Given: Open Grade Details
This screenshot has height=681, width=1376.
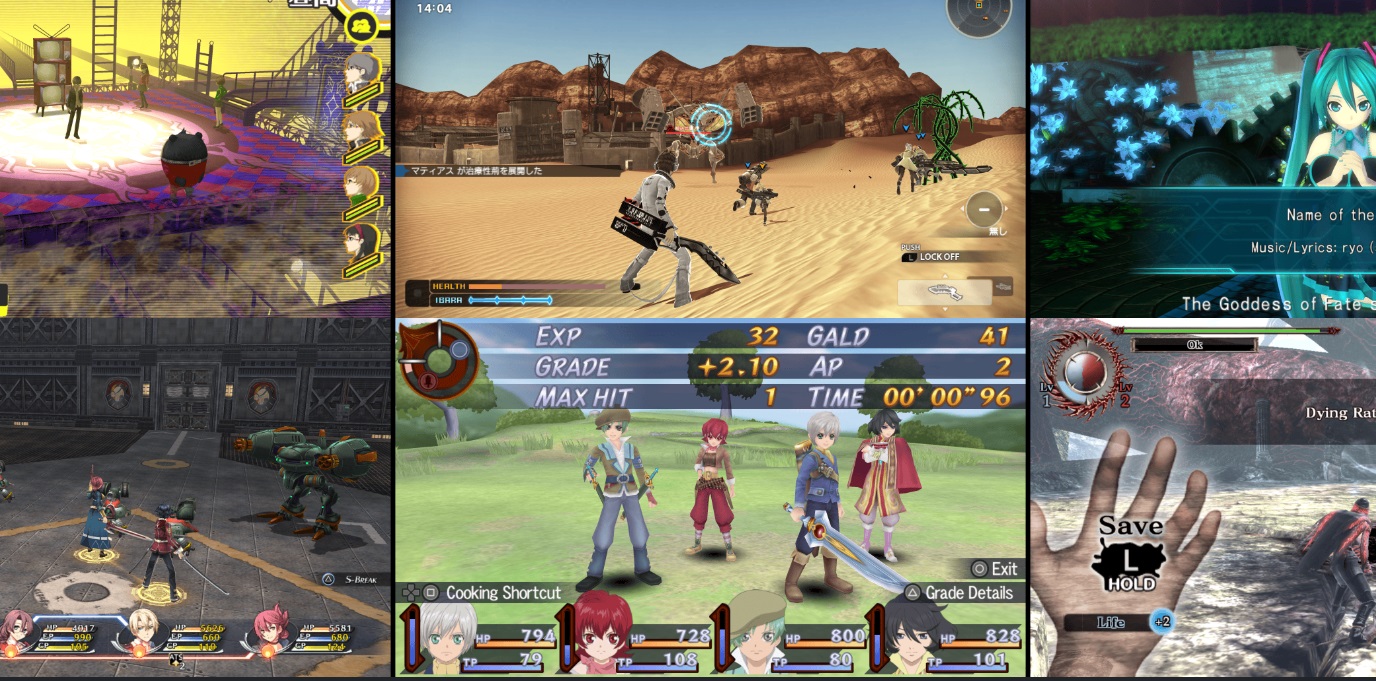Looking at the screenshot, I should [x=958, y=593].
